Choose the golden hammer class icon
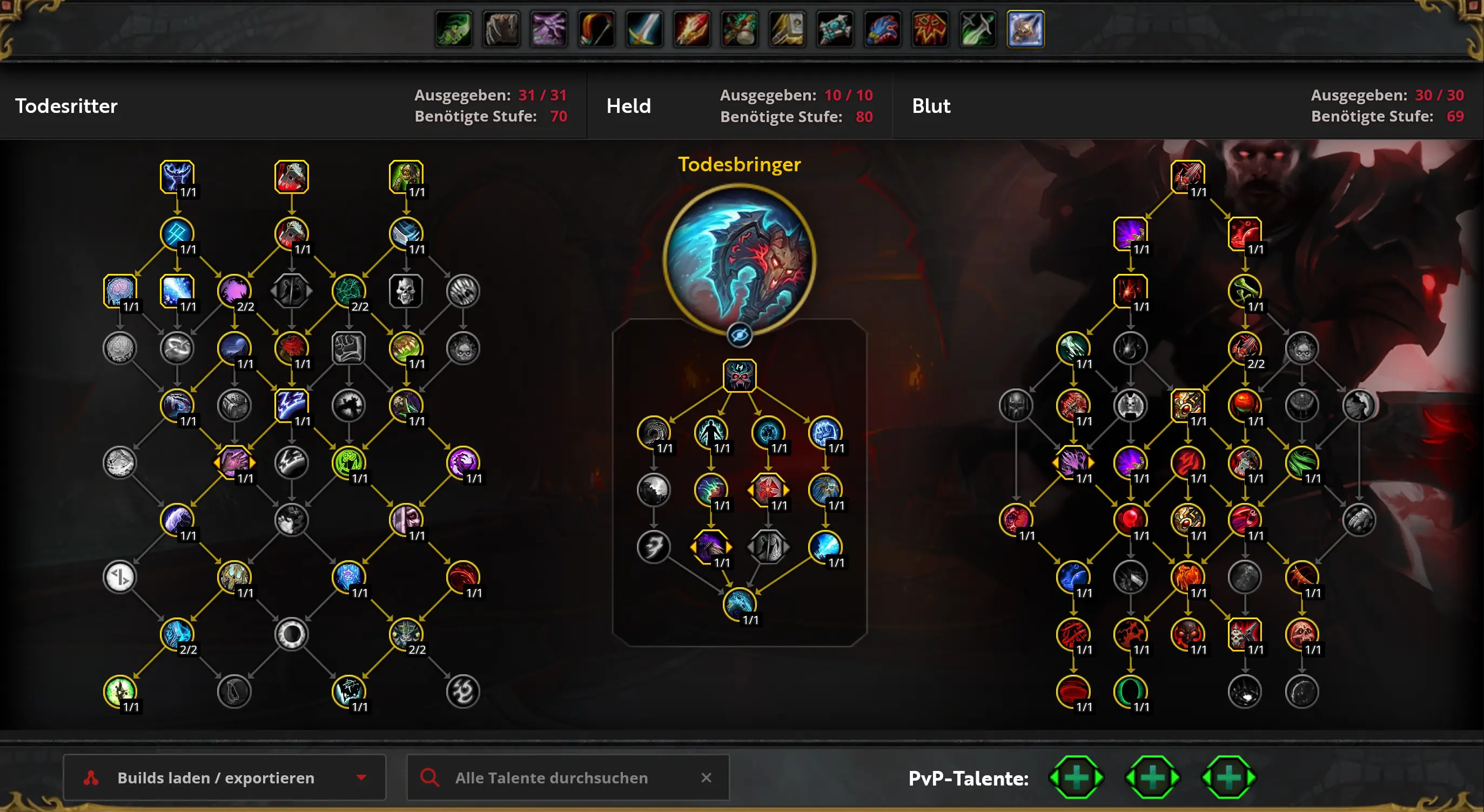 (x=787, y=29)
